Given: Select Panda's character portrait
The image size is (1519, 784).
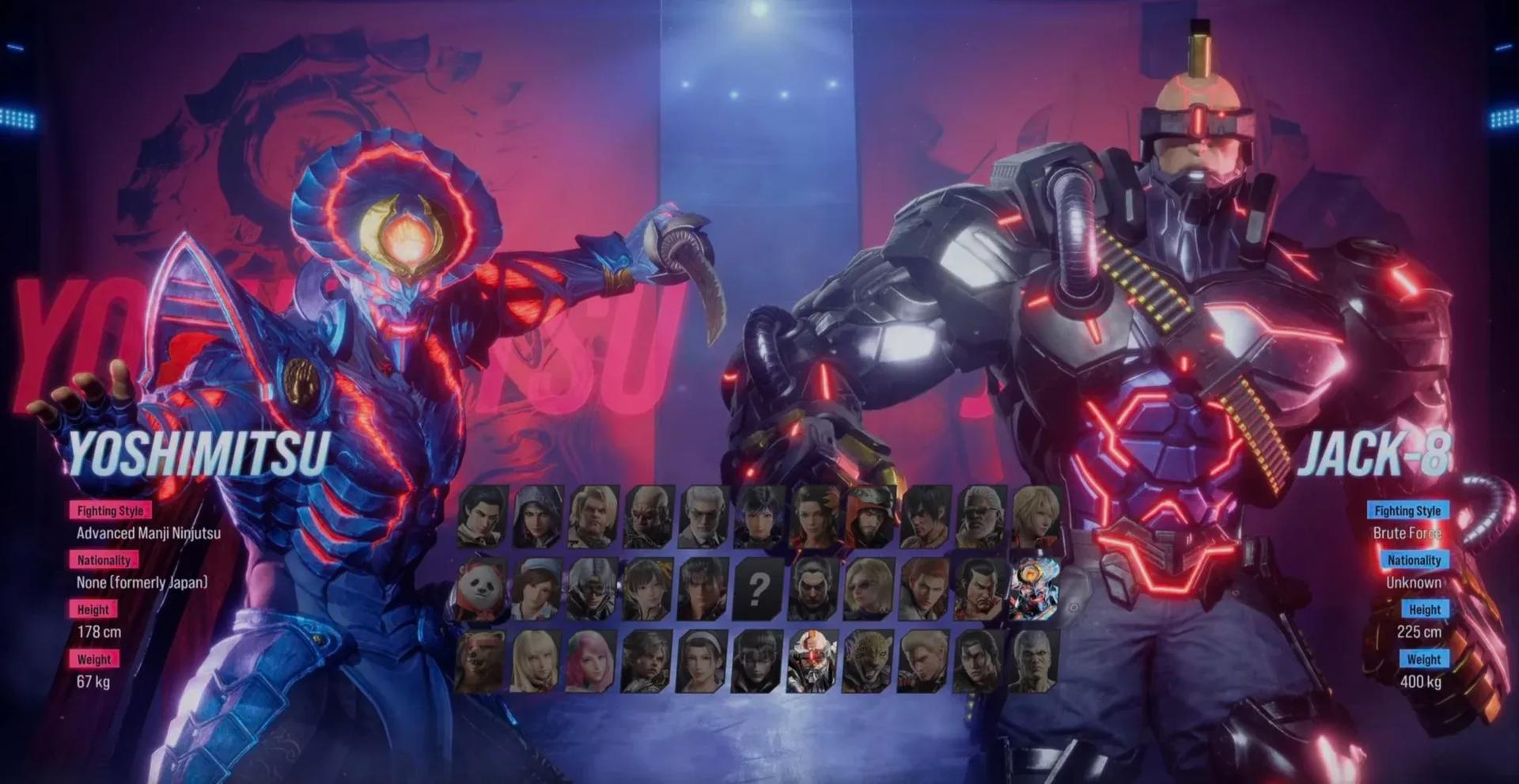Looking at the screenshot, I should pyautogui.click(x=478, y=589).
